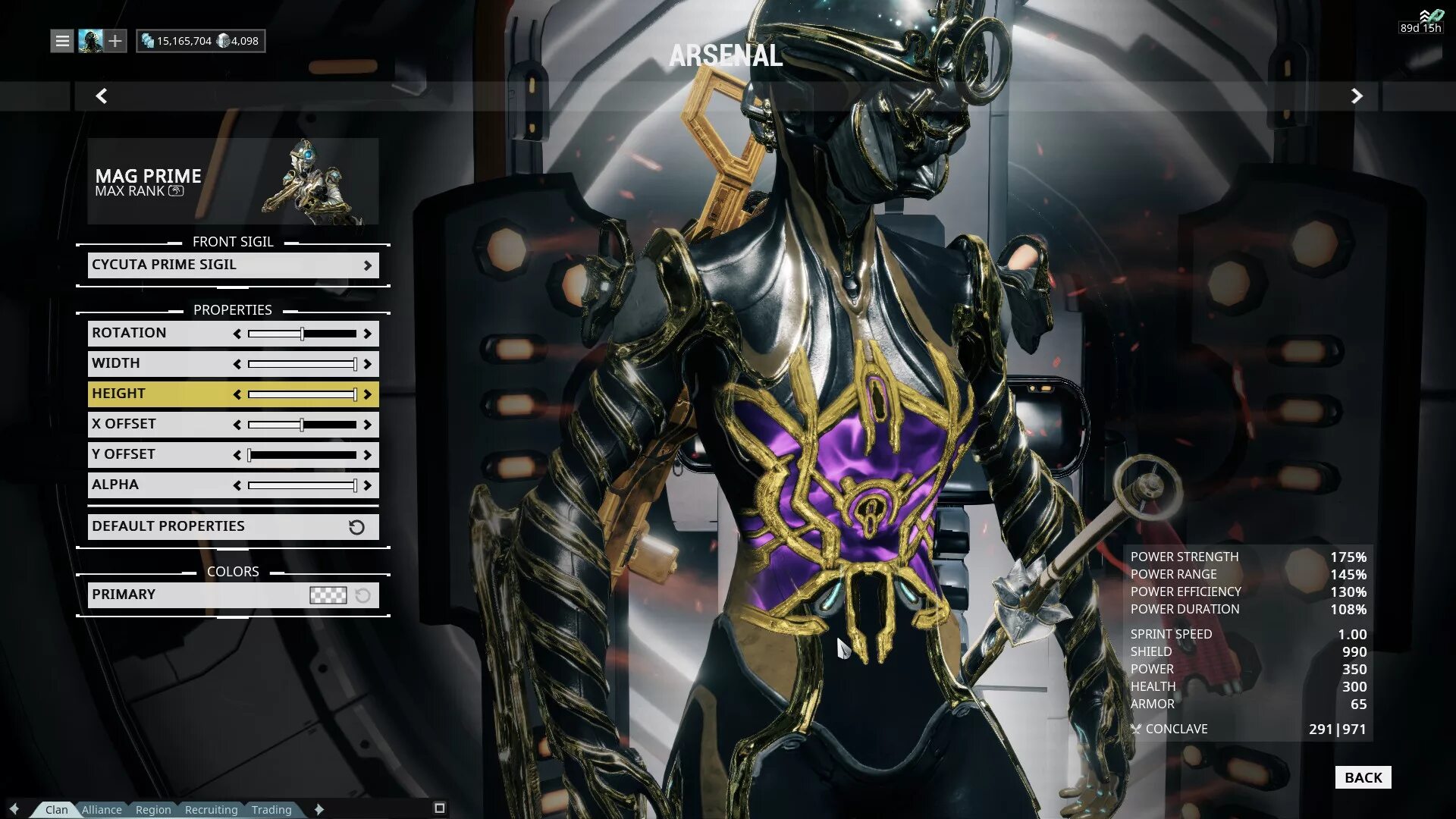
Task: Increase Height with right arrow
Action: coord(368,394)
